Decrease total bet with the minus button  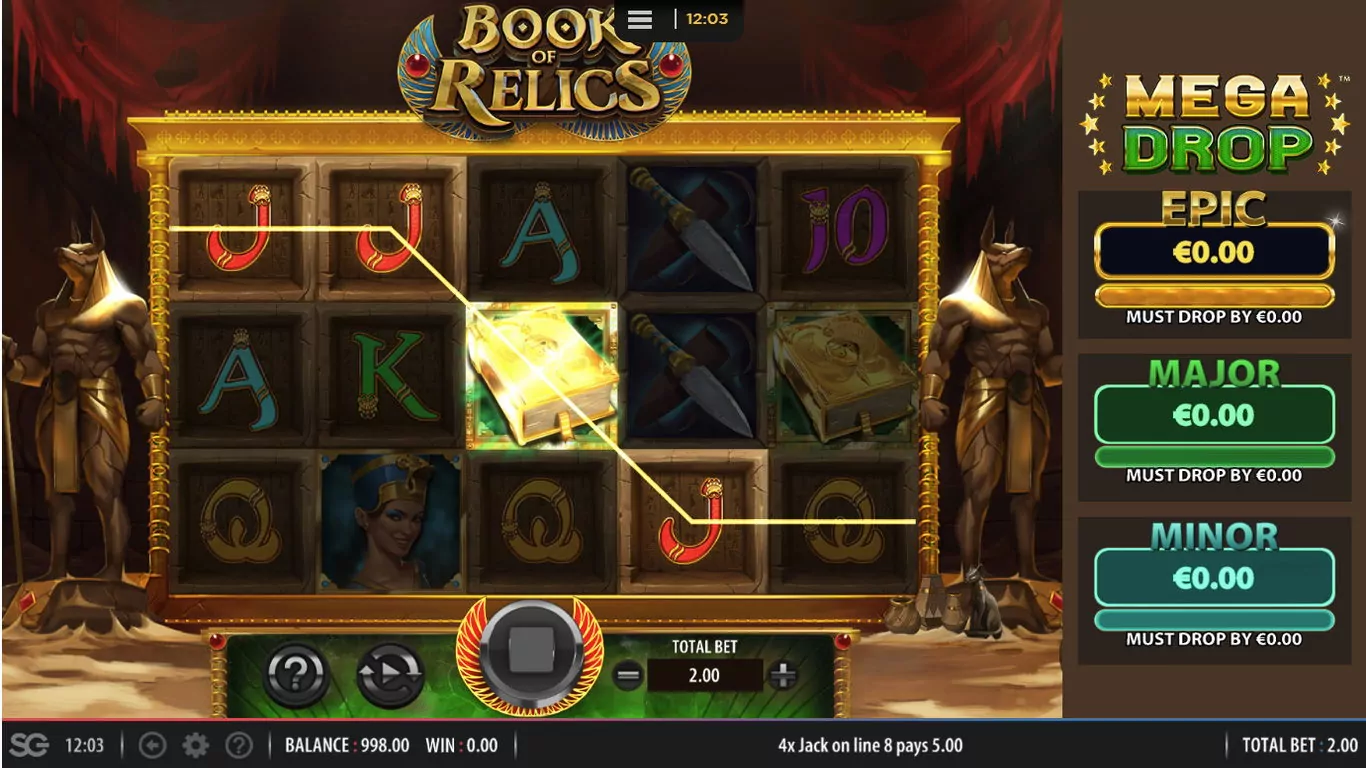tap(627, 676)
